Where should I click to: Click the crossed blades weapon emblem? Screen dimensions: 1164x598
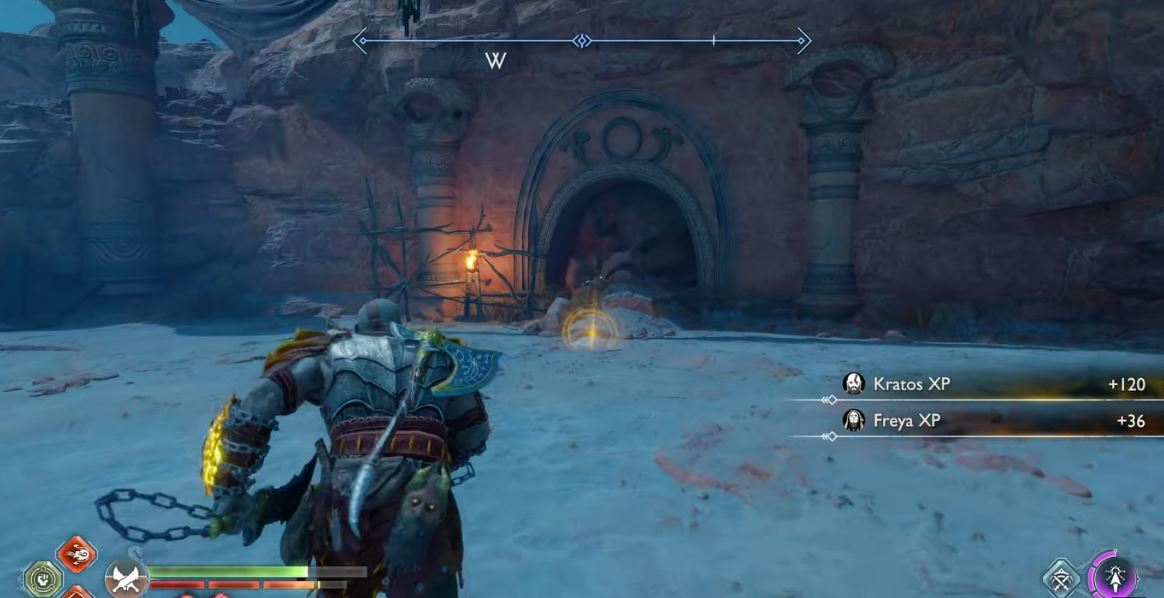coord(126,578)
